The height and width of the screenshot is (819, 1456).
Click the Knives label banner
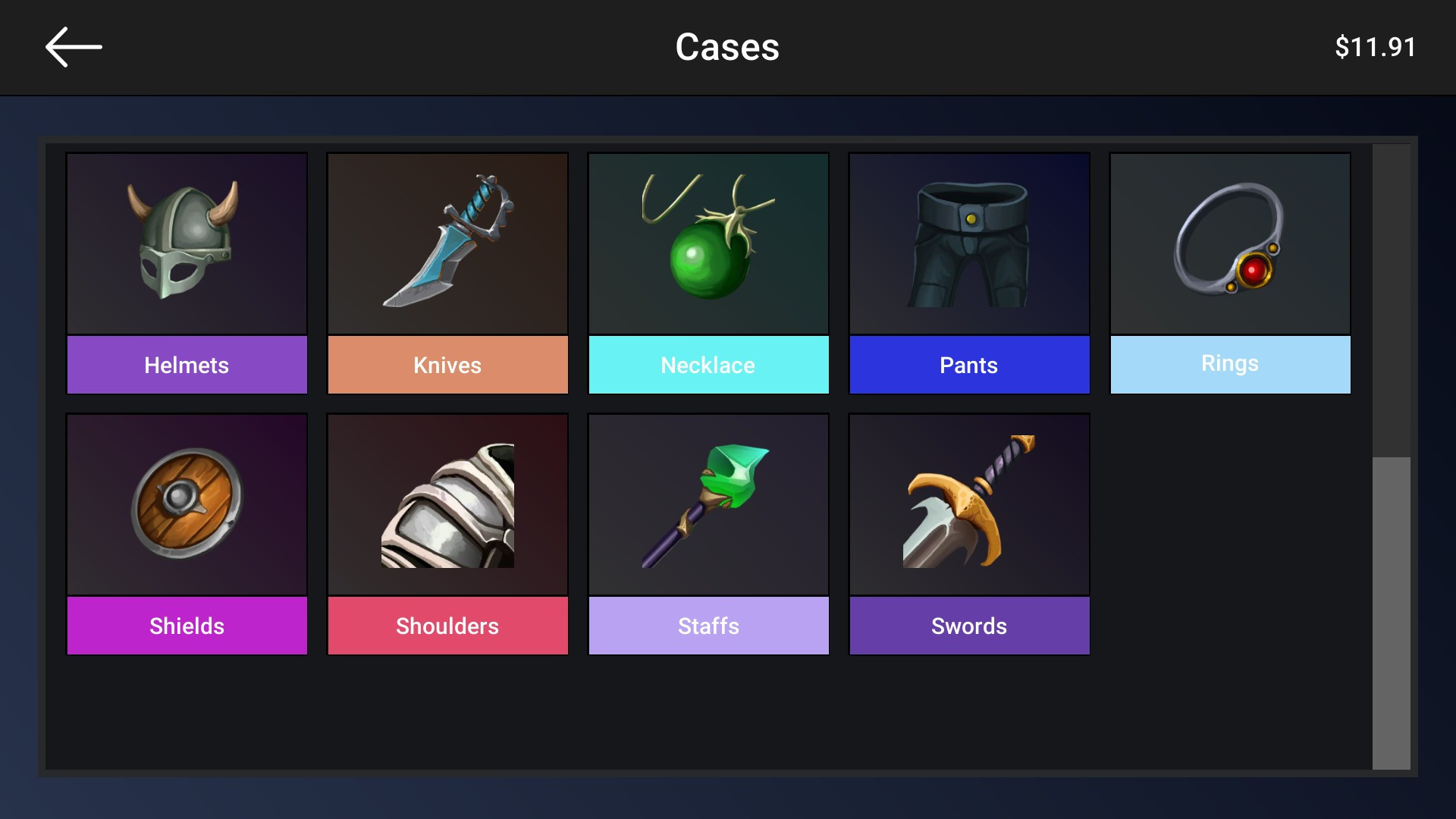click(447, 365)
